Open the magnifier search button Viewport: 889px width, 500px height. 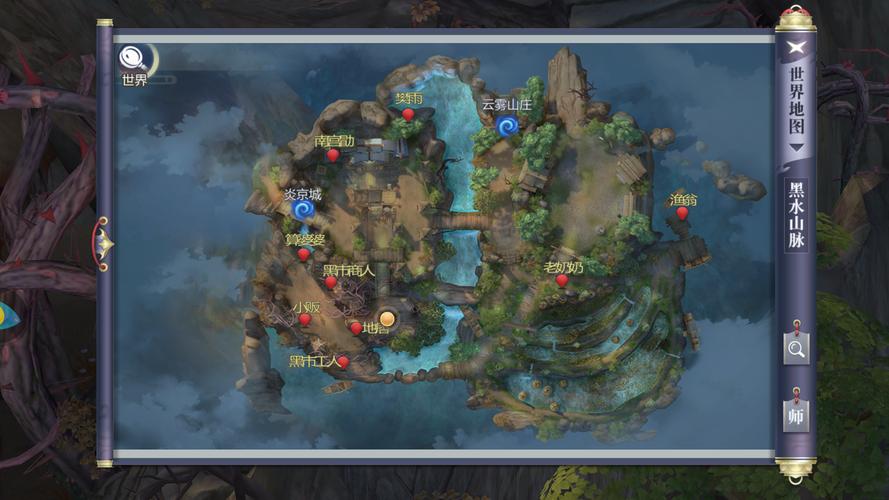796,348
